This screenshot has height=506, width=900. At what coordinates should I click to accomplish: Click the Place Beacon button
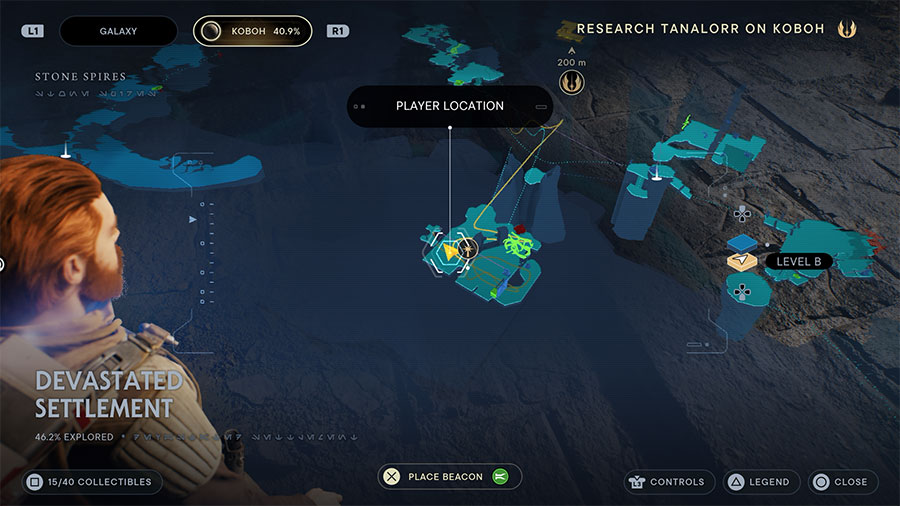pos(449,477)
